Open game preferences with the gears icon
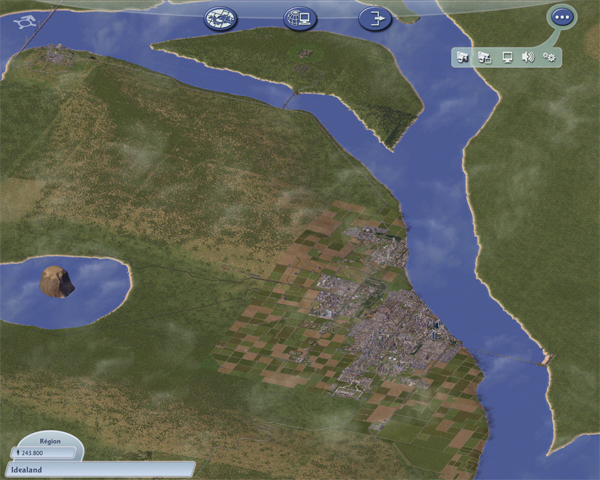The image size is (600, 480). pyautogui.click(x=549, y=57)
